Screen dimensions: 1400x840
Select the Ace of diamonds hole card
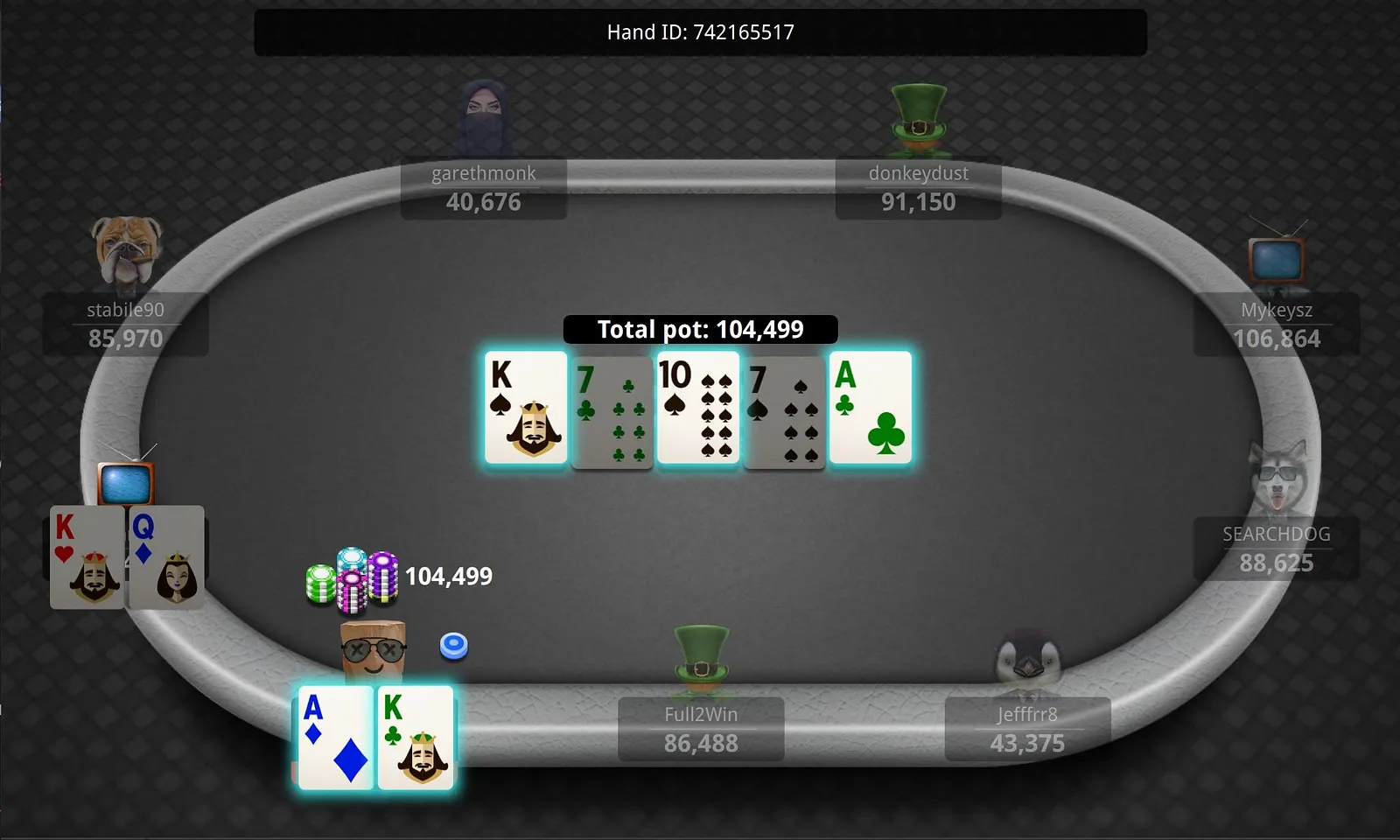[336, 738]
